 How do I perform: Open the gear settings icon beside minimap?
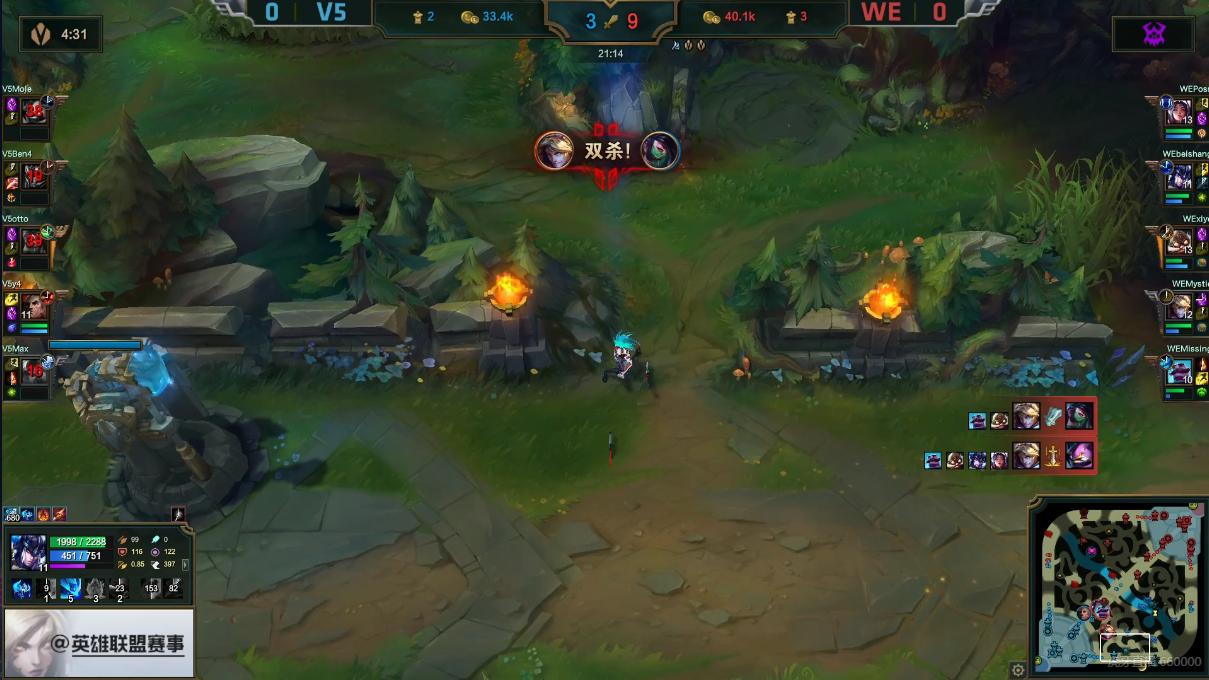[1018, 669]
